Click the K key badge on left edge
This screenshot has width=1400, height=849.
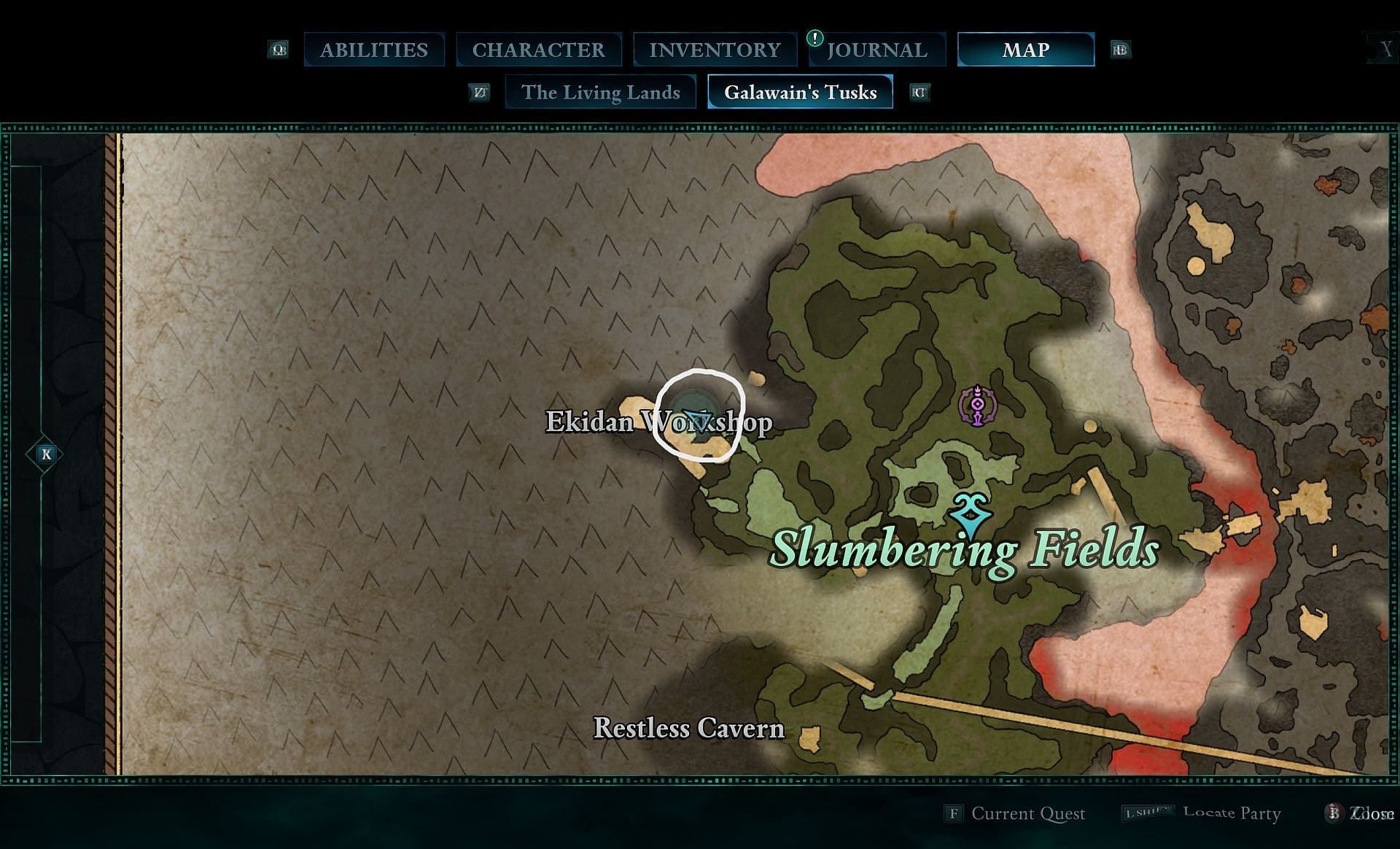45,454
